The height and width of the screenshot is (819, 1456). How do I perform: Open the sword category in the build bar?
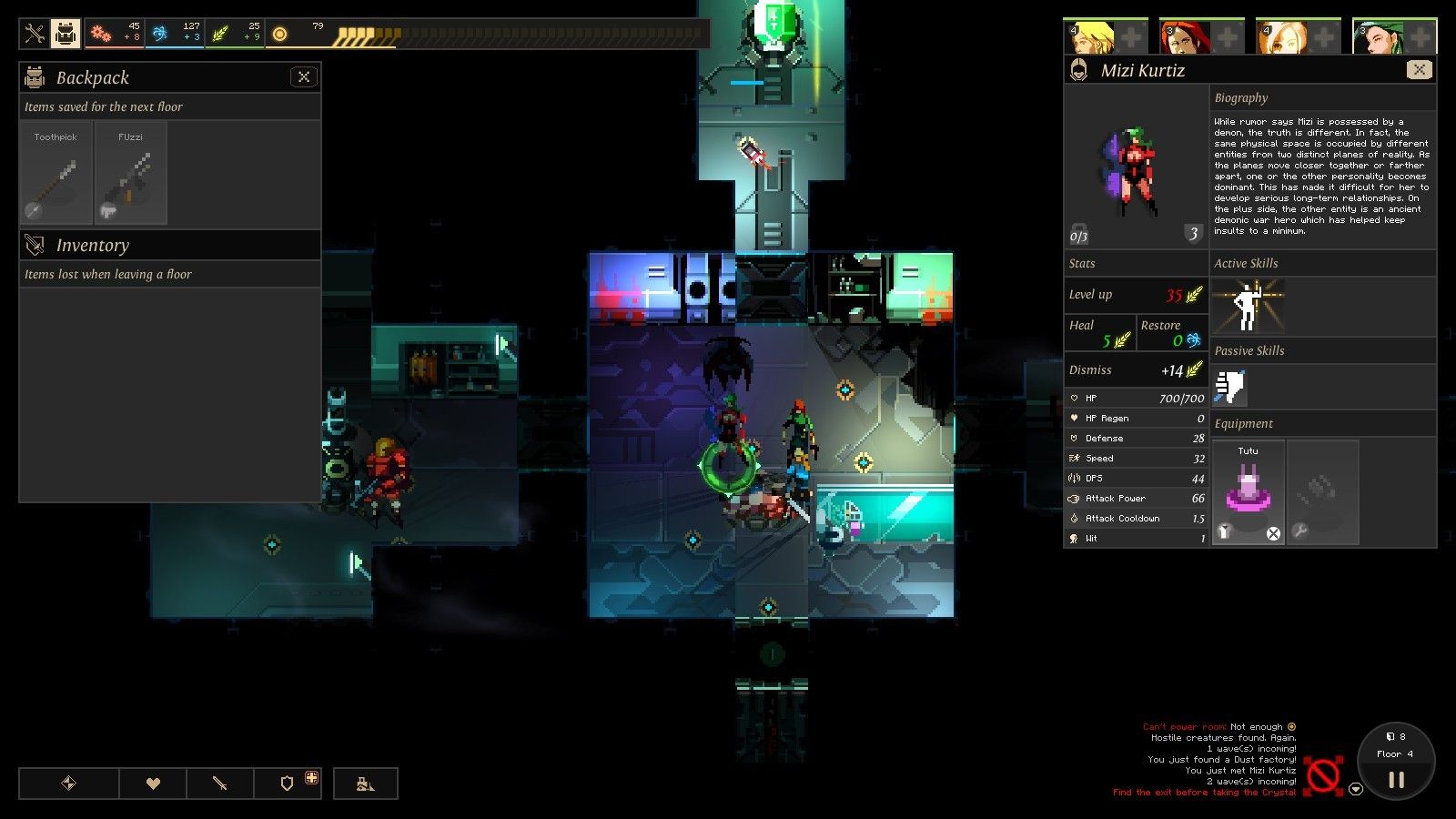220,784
